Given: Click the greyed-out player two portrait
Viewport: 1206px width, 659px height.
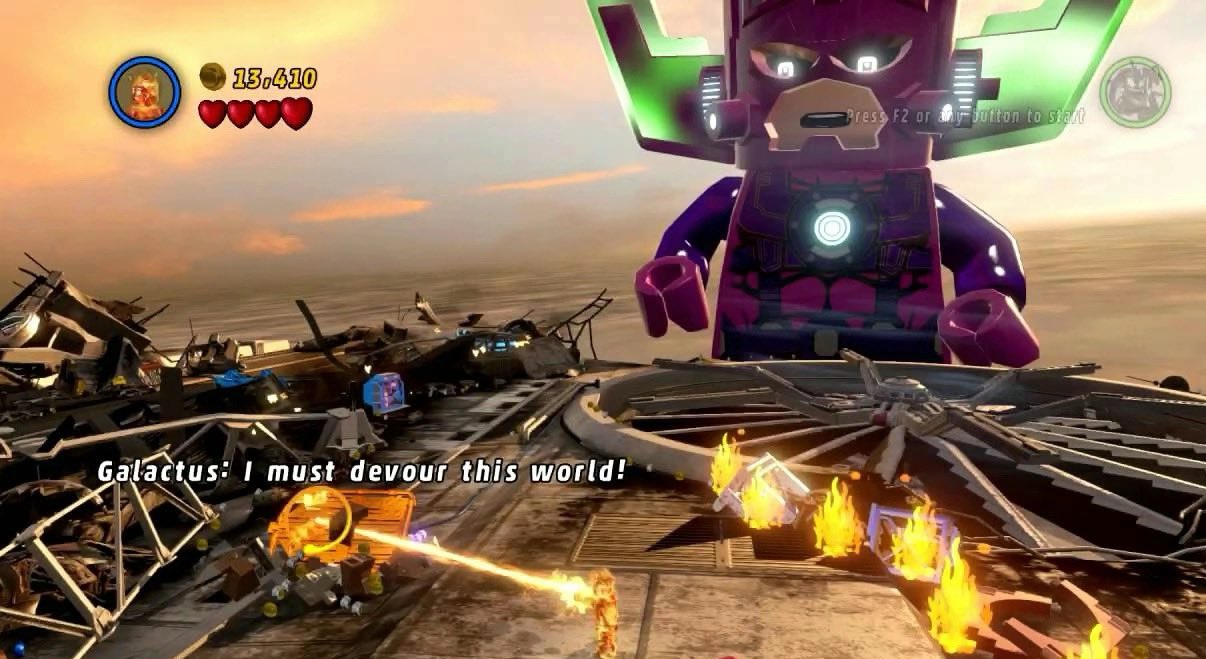Looking at the screenshot, I should 1135,92.
